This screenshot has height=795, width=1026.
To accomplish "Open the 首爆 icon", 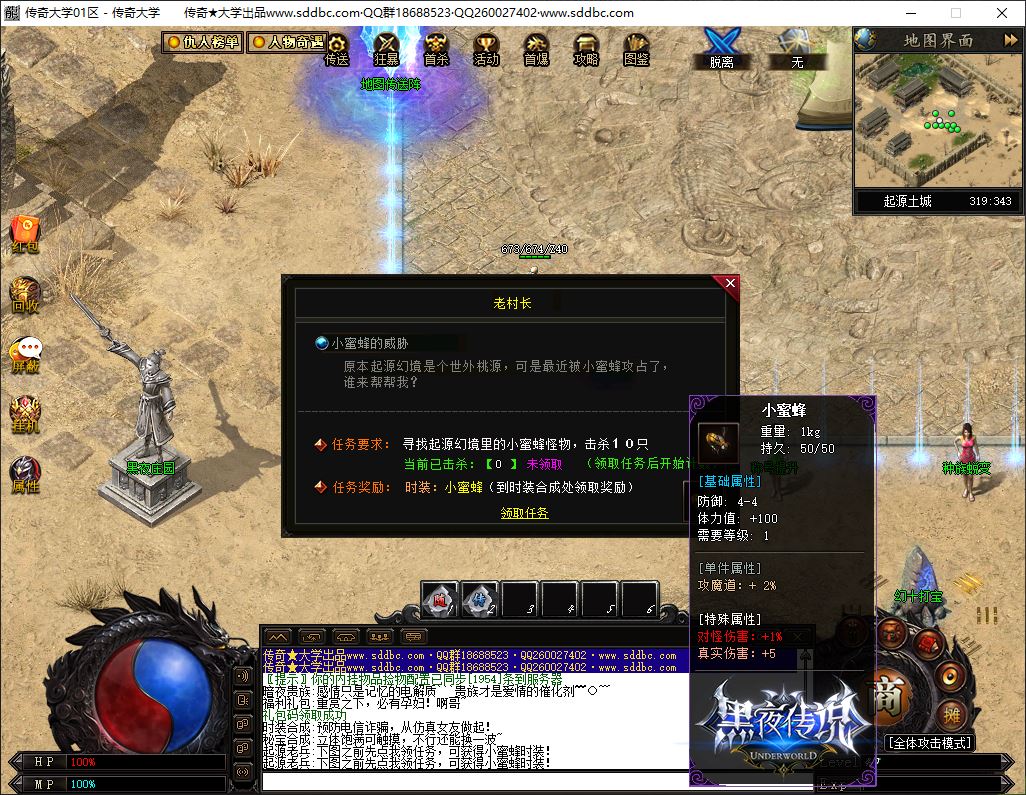I will click(536, 48).
